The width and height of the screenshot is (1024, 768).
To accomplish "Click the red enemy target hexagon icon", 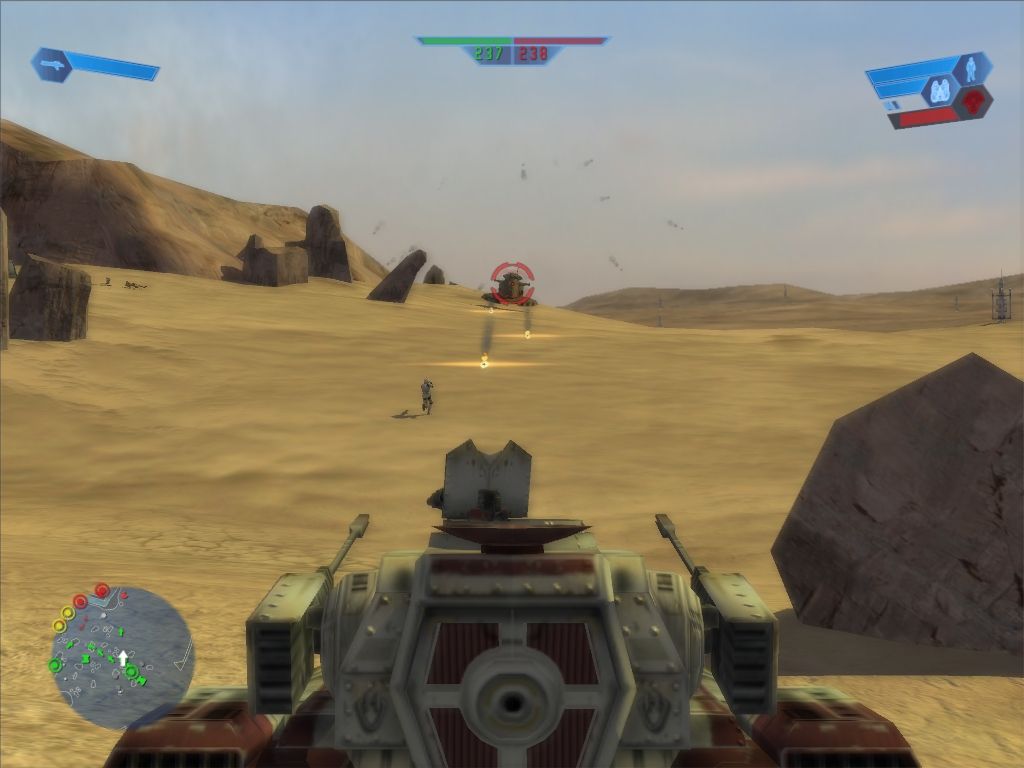I will coord(972,101).
